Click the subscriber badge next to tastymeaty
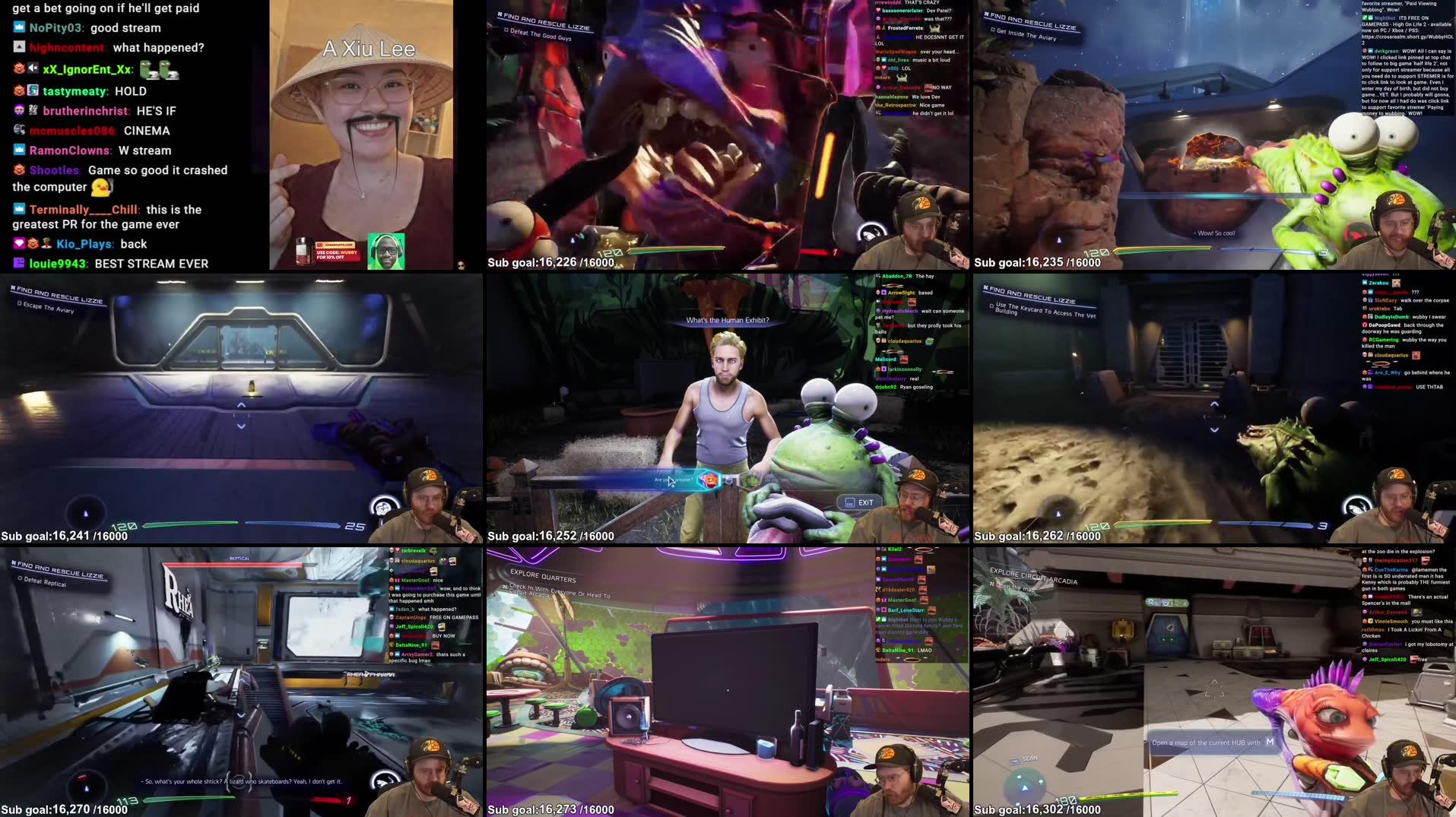 [33, 90]
